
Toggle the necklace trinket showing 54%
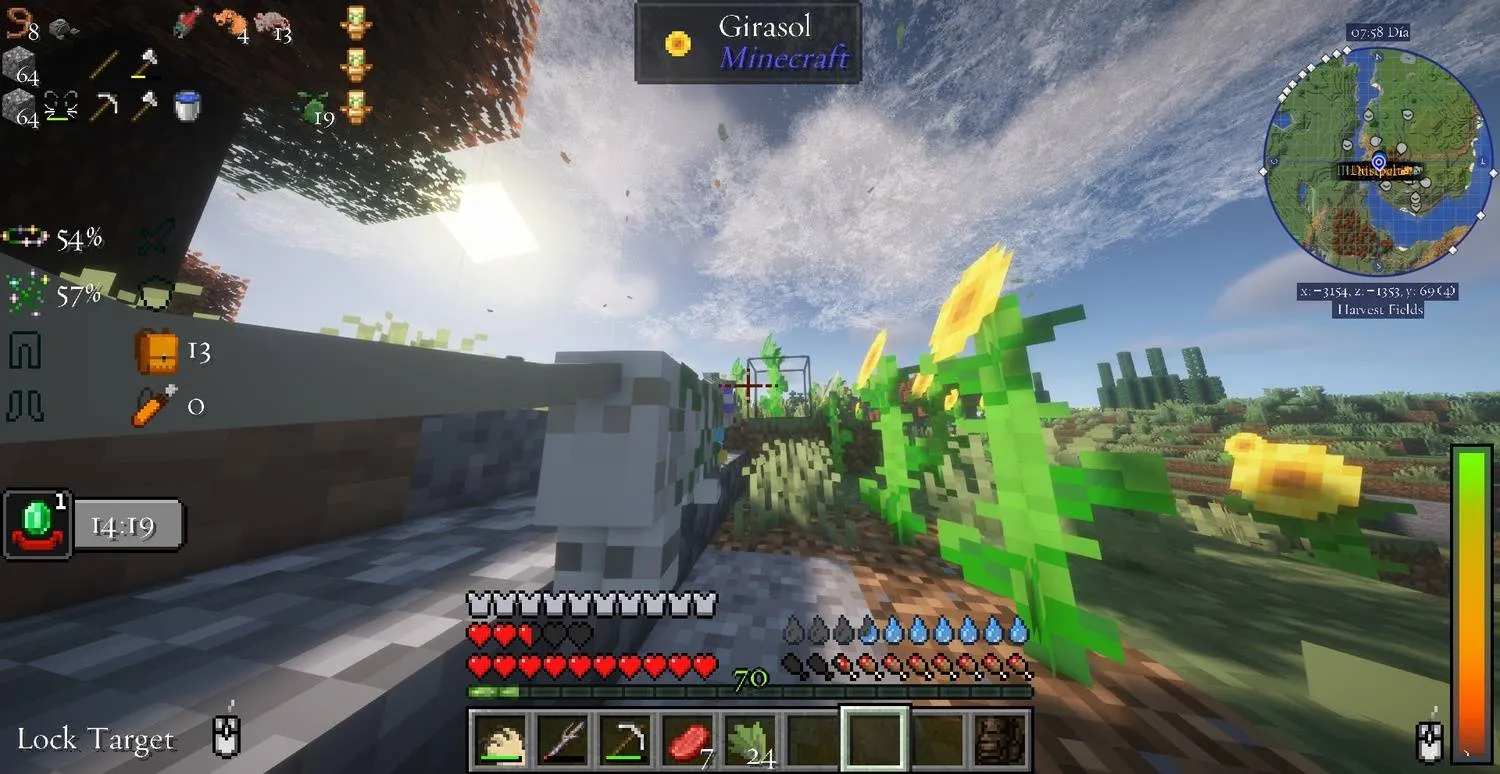coord(24,235)
